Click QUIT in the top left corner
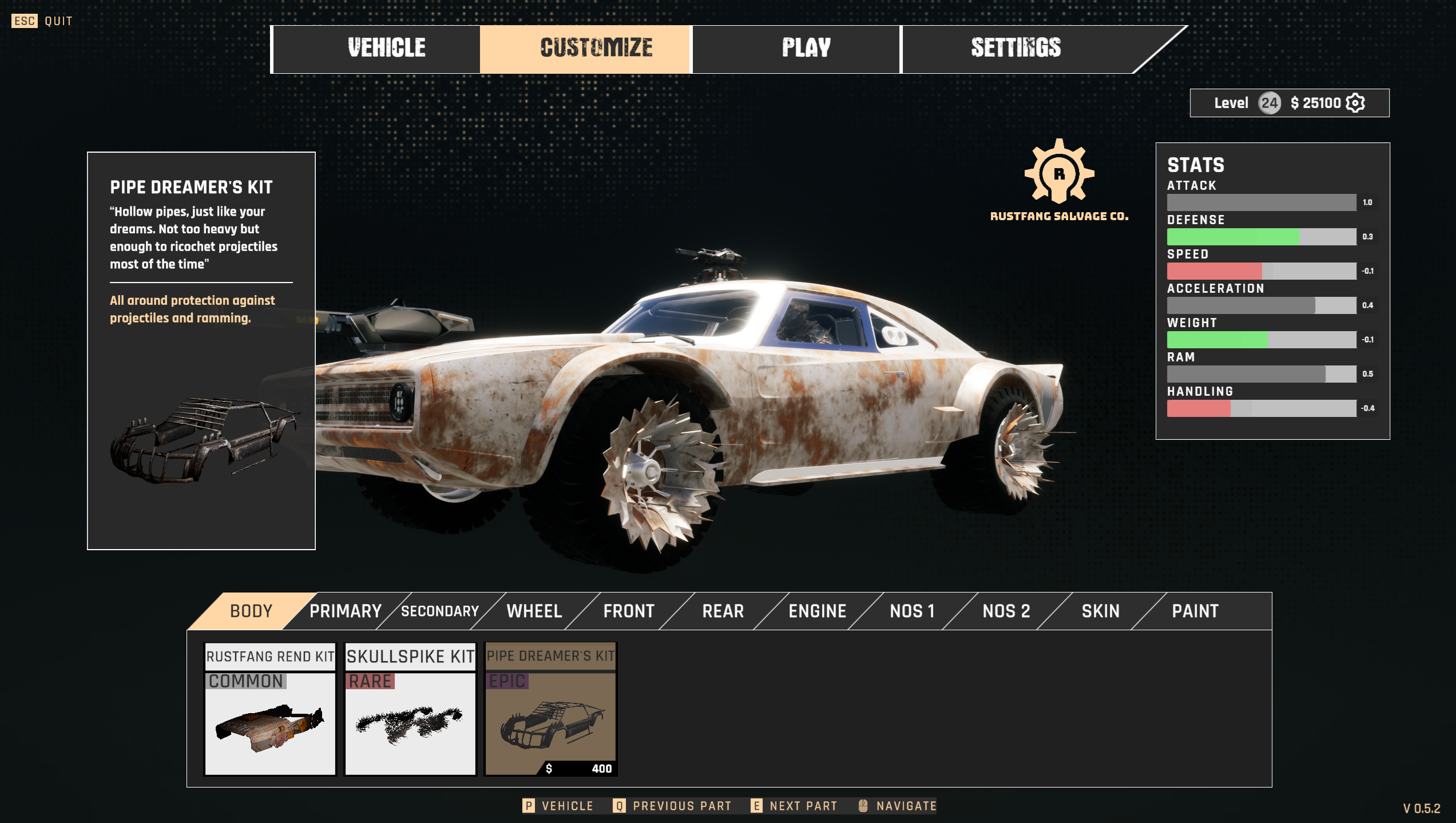The height and width of the screenshot is (823, 1456). tap(57, 21)
